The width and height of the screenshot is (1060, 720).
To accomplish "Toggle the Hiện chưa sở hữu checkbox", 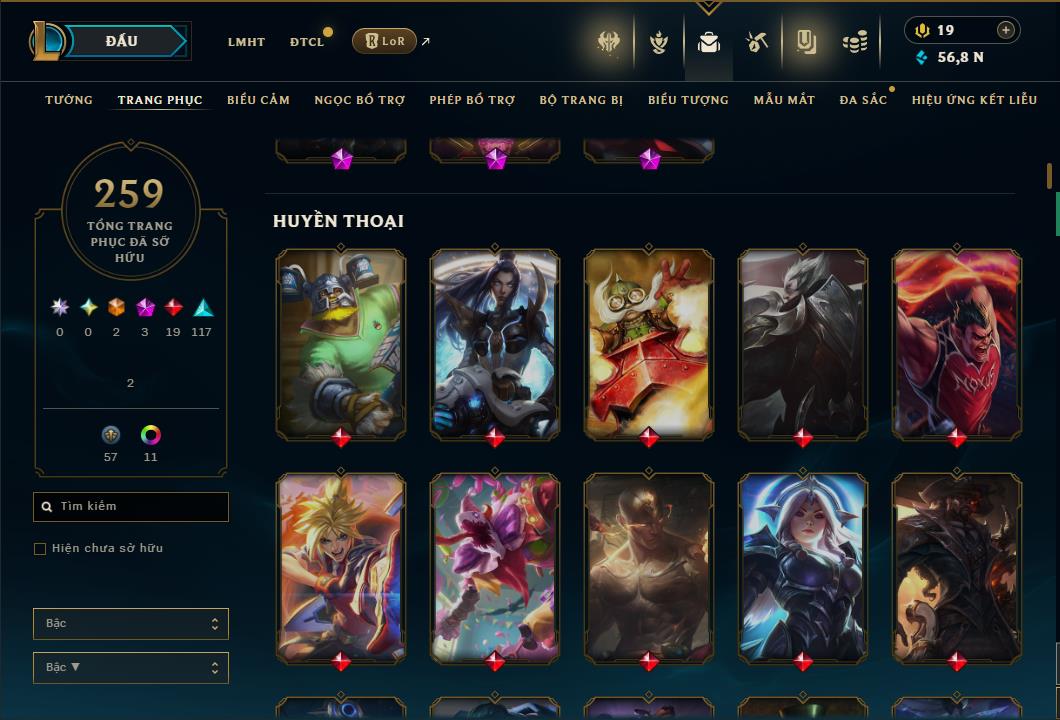I will point(40,549).
